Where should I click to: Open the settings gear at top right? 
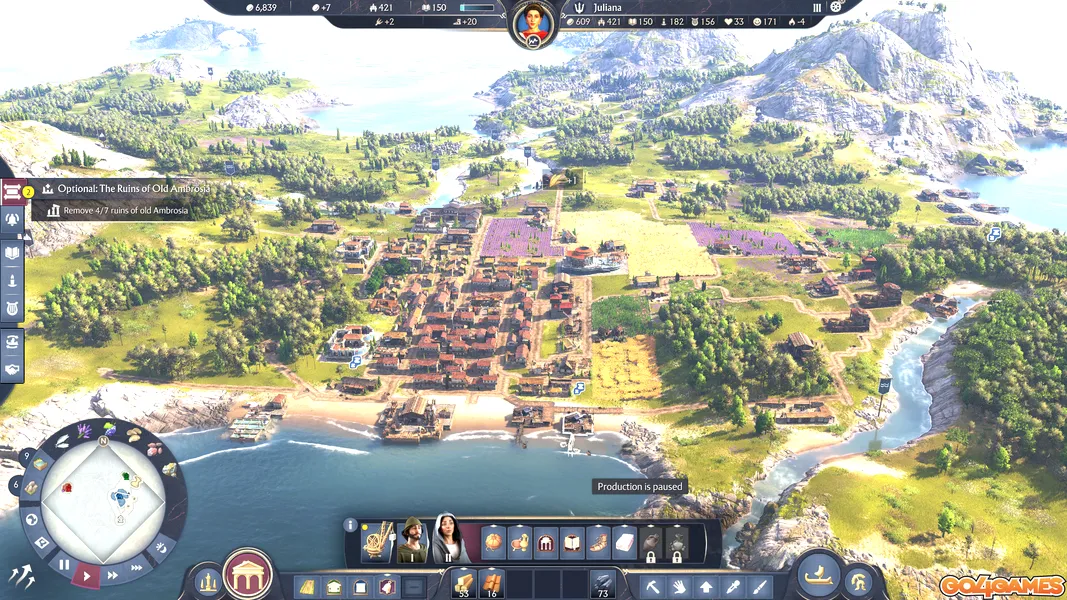836,6
